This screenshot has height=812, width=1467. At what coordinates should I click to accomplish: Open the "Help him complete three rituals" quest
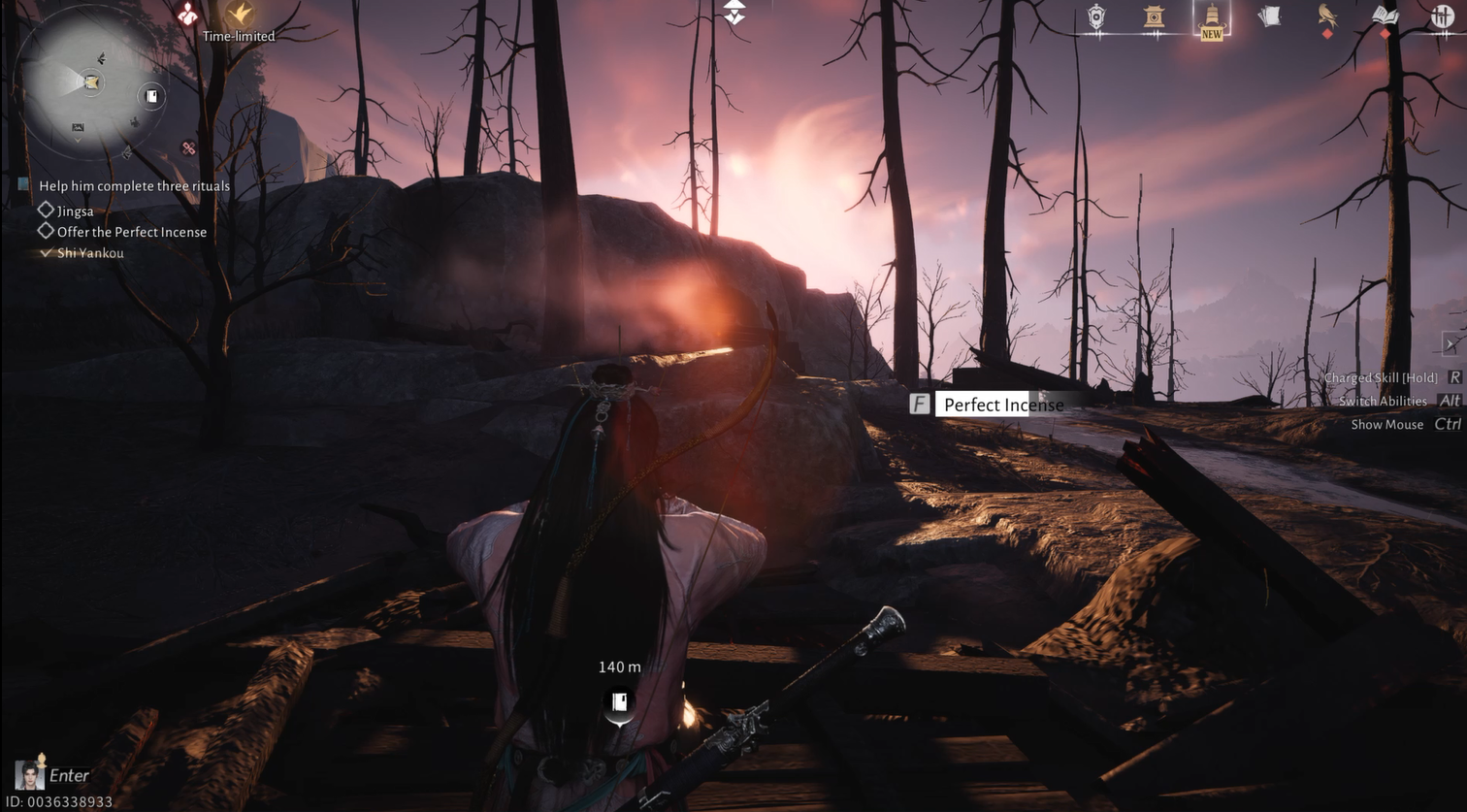pos(134,186)
